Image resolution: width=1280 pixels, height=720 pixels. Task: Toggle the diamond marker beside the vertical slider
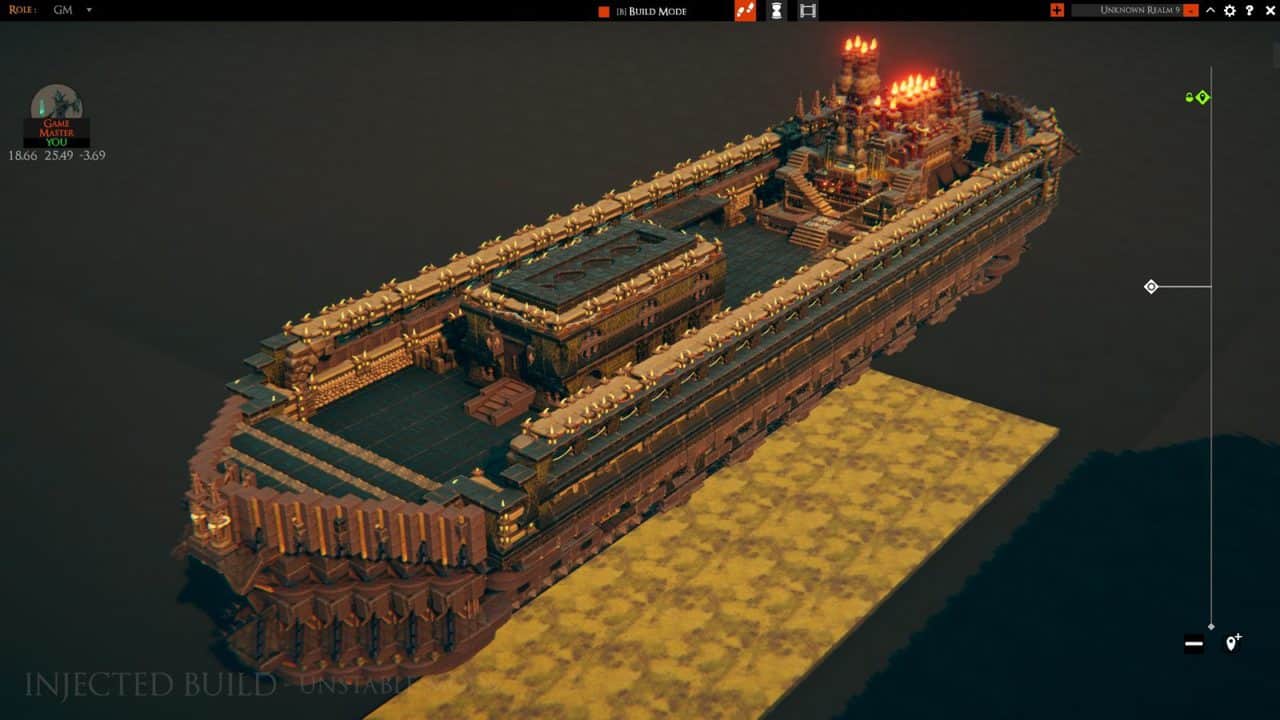(1151, 287)
